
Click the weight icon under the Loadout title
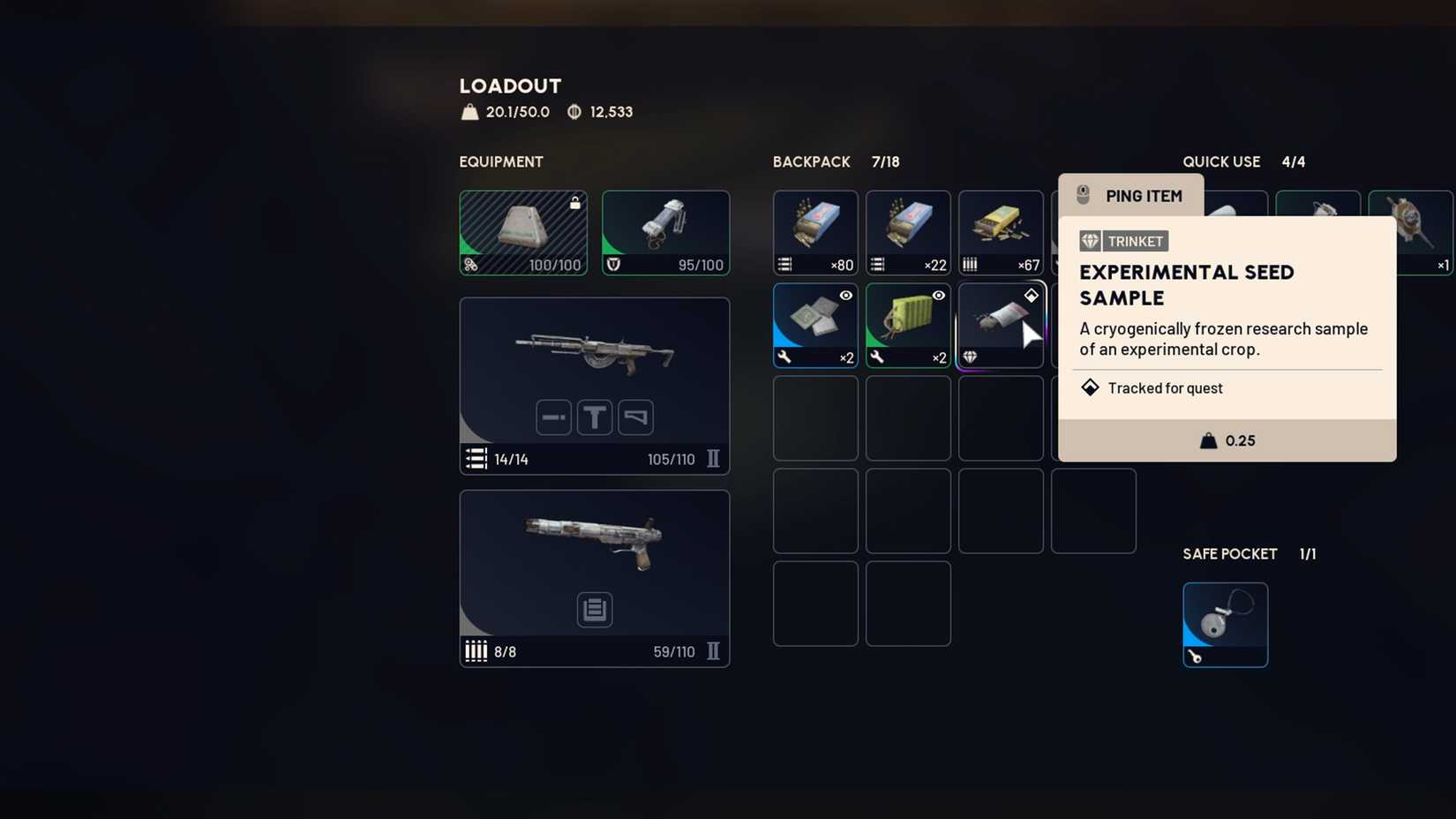pyautogui.click(x=469, y=111)
